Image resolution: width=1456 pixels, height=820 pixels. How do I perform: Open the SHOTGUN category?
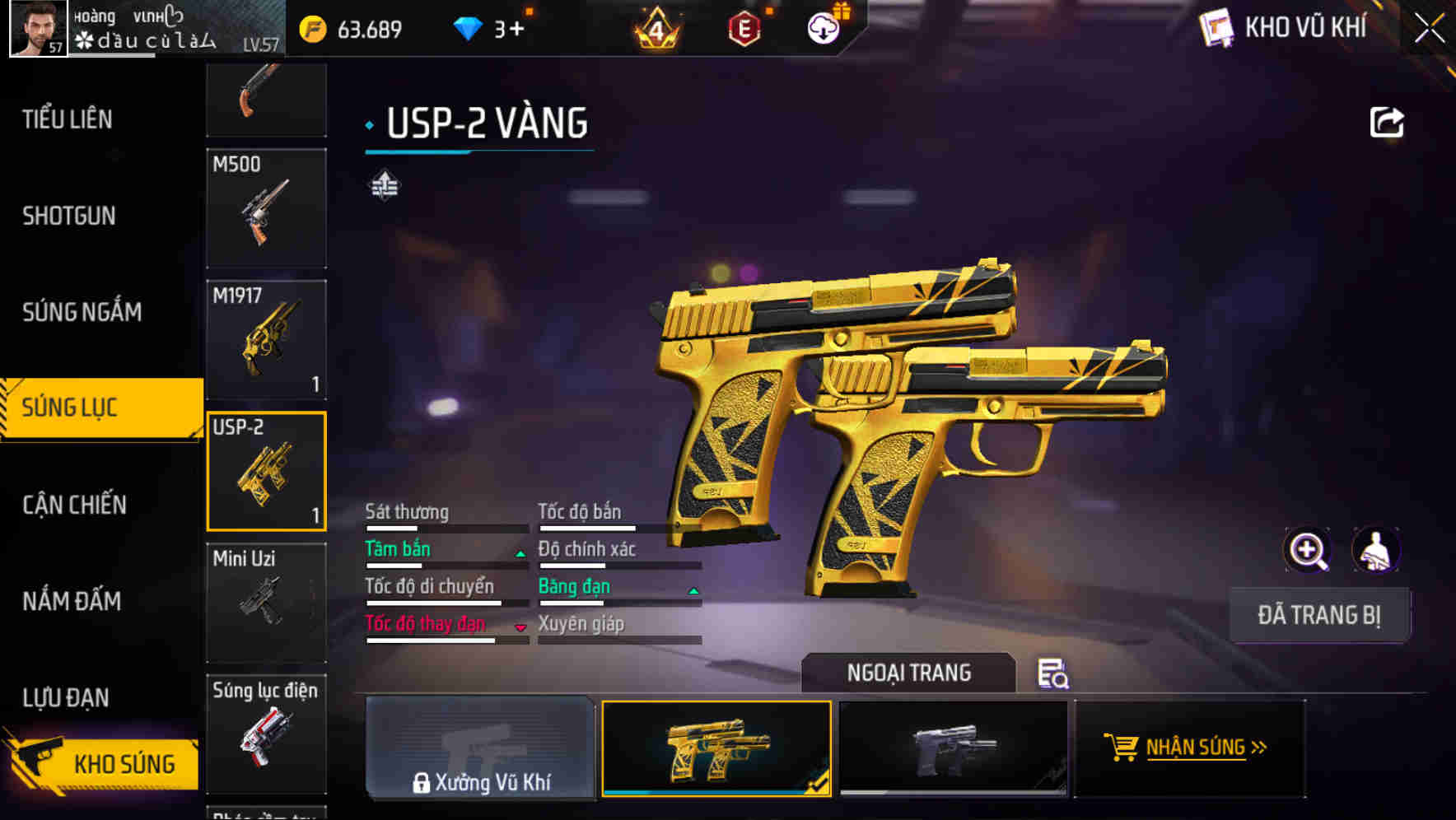69,216
